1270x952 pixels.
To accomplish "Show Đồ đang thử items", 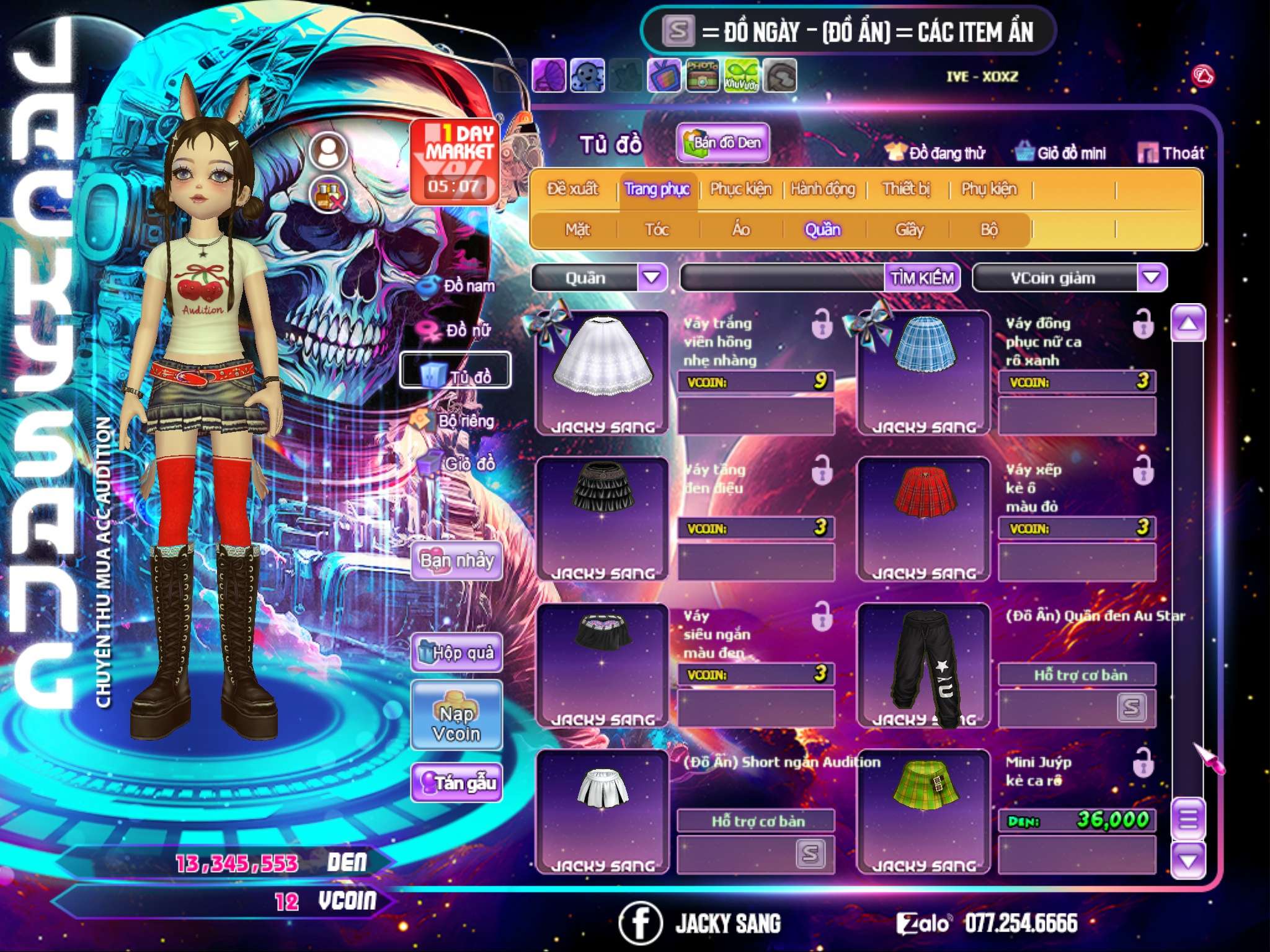I will point(936,152).
